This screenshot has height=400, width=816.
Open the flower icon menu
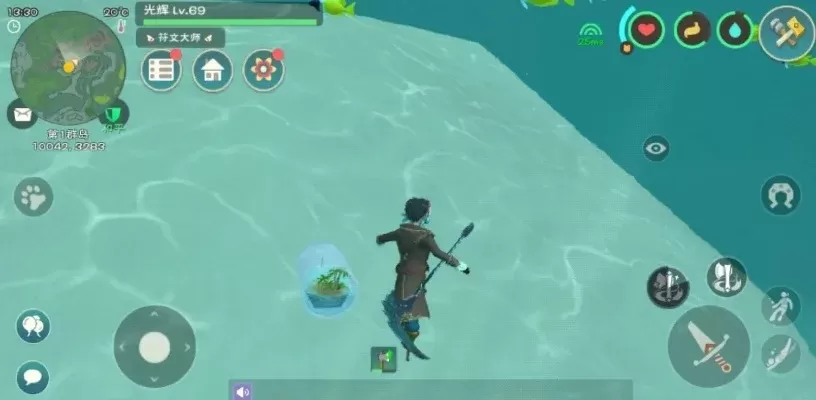[x=264, y=70]
